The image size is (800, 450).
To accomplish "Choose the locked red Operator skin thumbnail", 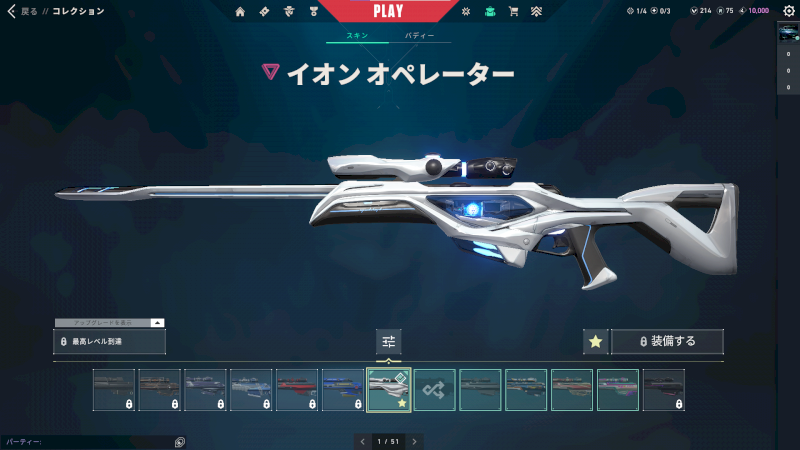I will click(297, 389).
